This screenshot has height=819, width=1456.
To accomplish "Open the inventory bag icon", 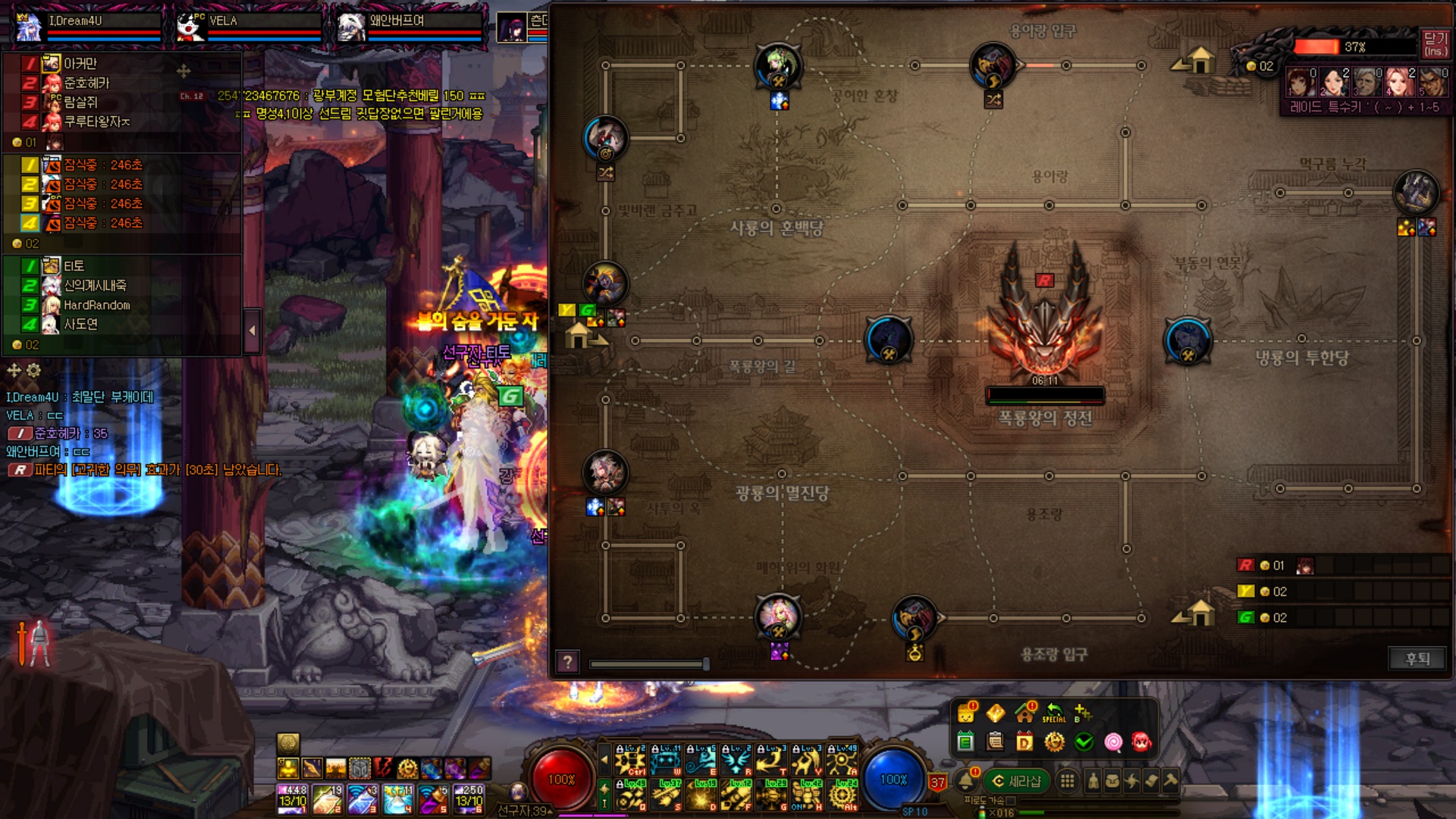I will pyautogui.click(x=1112, y=781).
